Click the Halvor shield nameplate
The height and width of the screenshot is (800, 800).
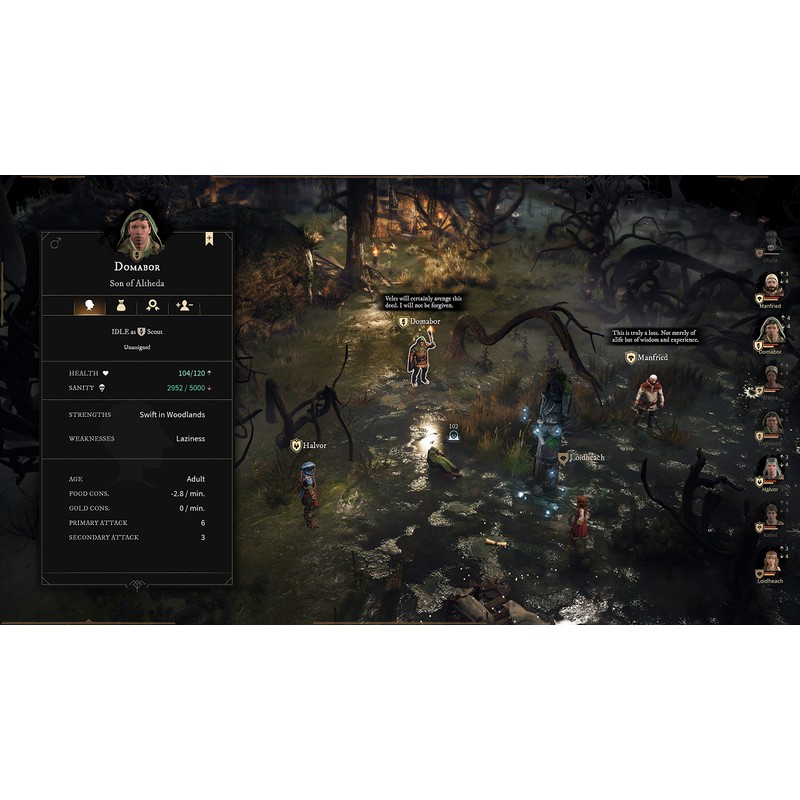tap(309, 445)
